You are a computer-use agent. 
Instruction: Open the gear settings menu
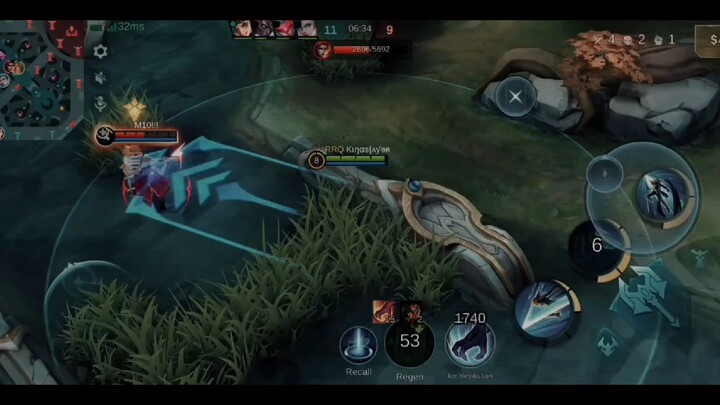(100, 51)
